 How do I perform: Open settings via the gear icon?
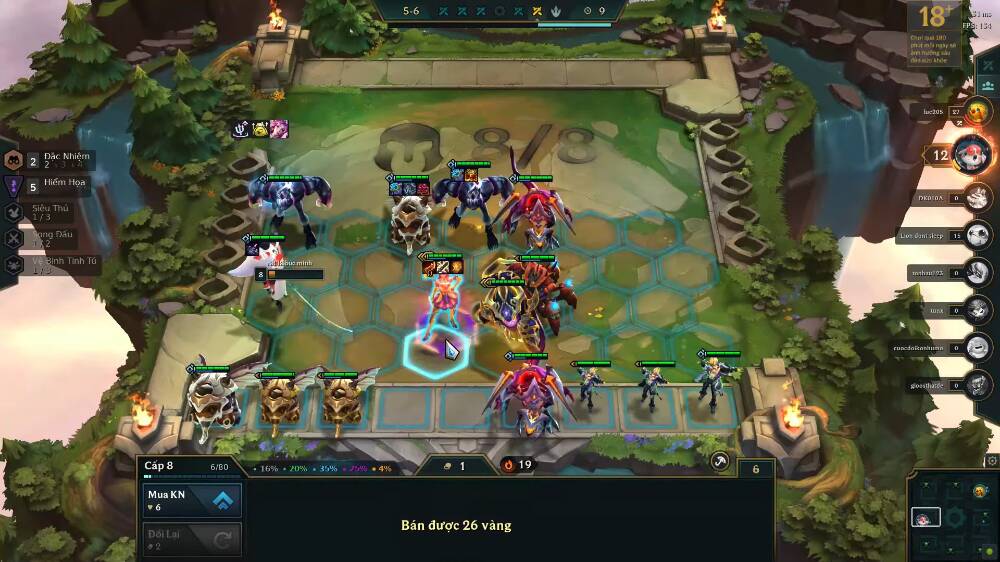coord(991,461)
